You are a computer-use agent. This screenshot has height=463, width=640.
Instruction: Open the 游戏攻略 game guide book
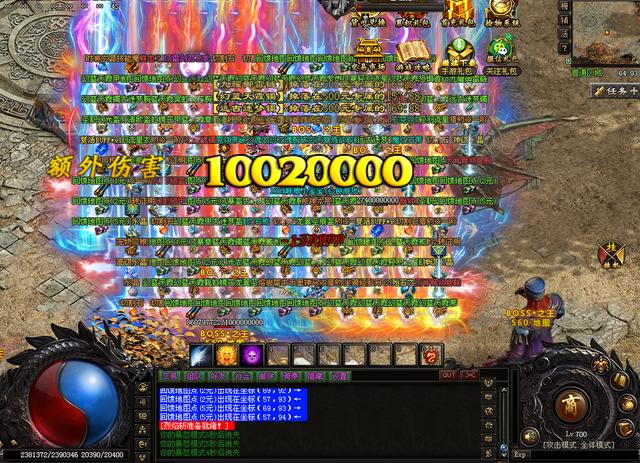[412, 53]
